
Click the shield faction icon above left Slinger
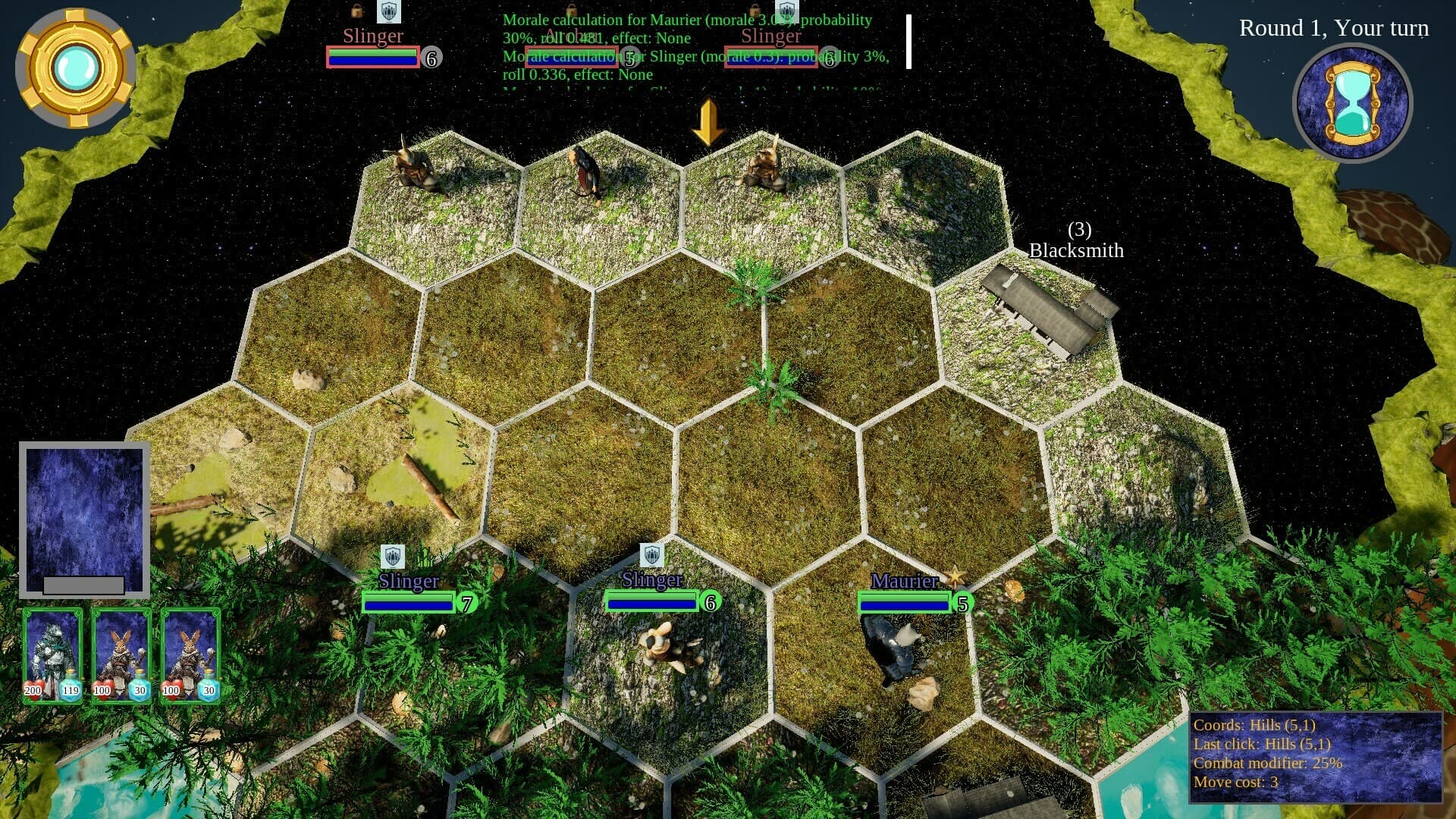[389, 12]
